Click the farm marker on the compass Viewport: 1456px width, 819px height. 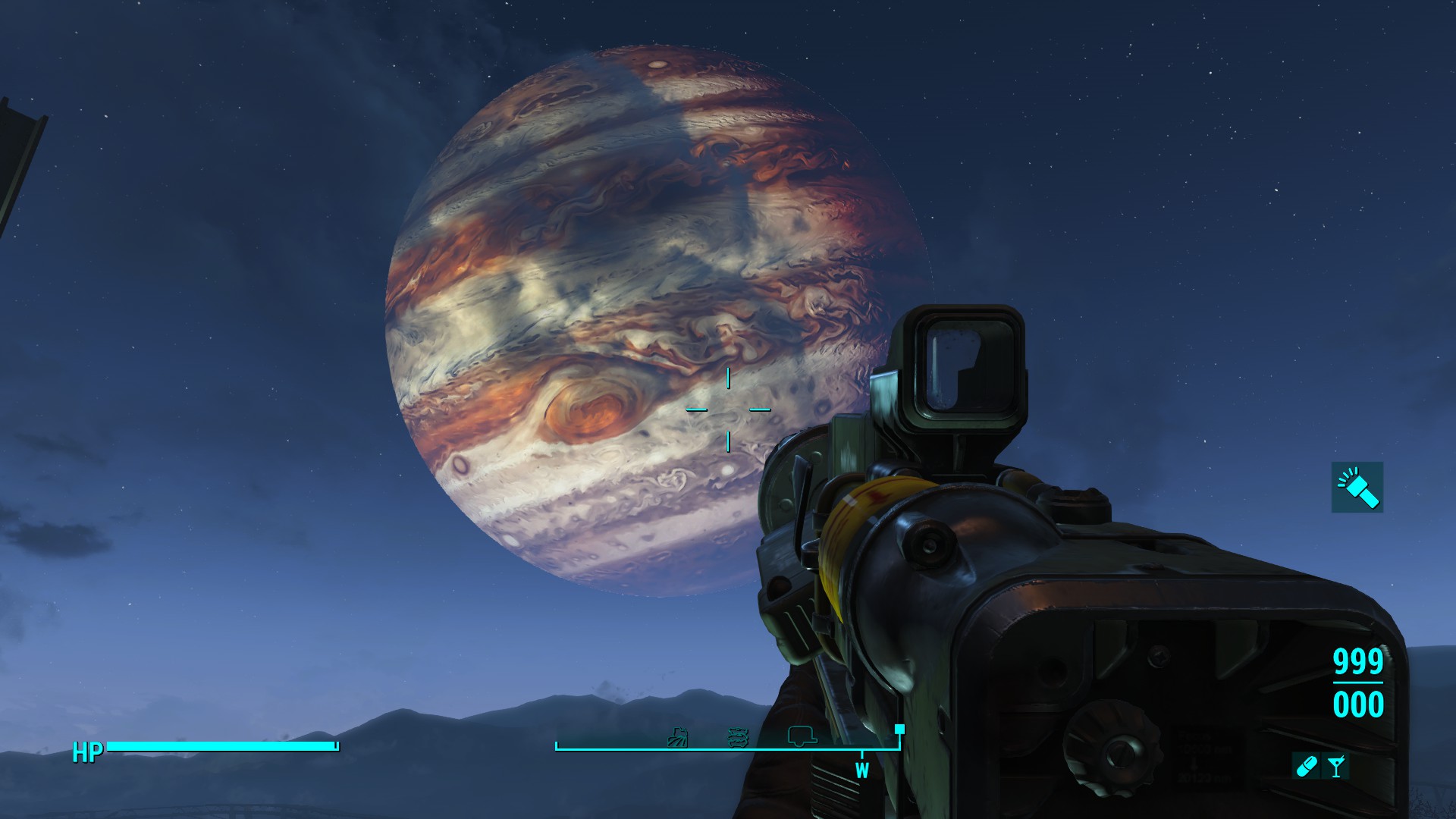click(677, 736)
